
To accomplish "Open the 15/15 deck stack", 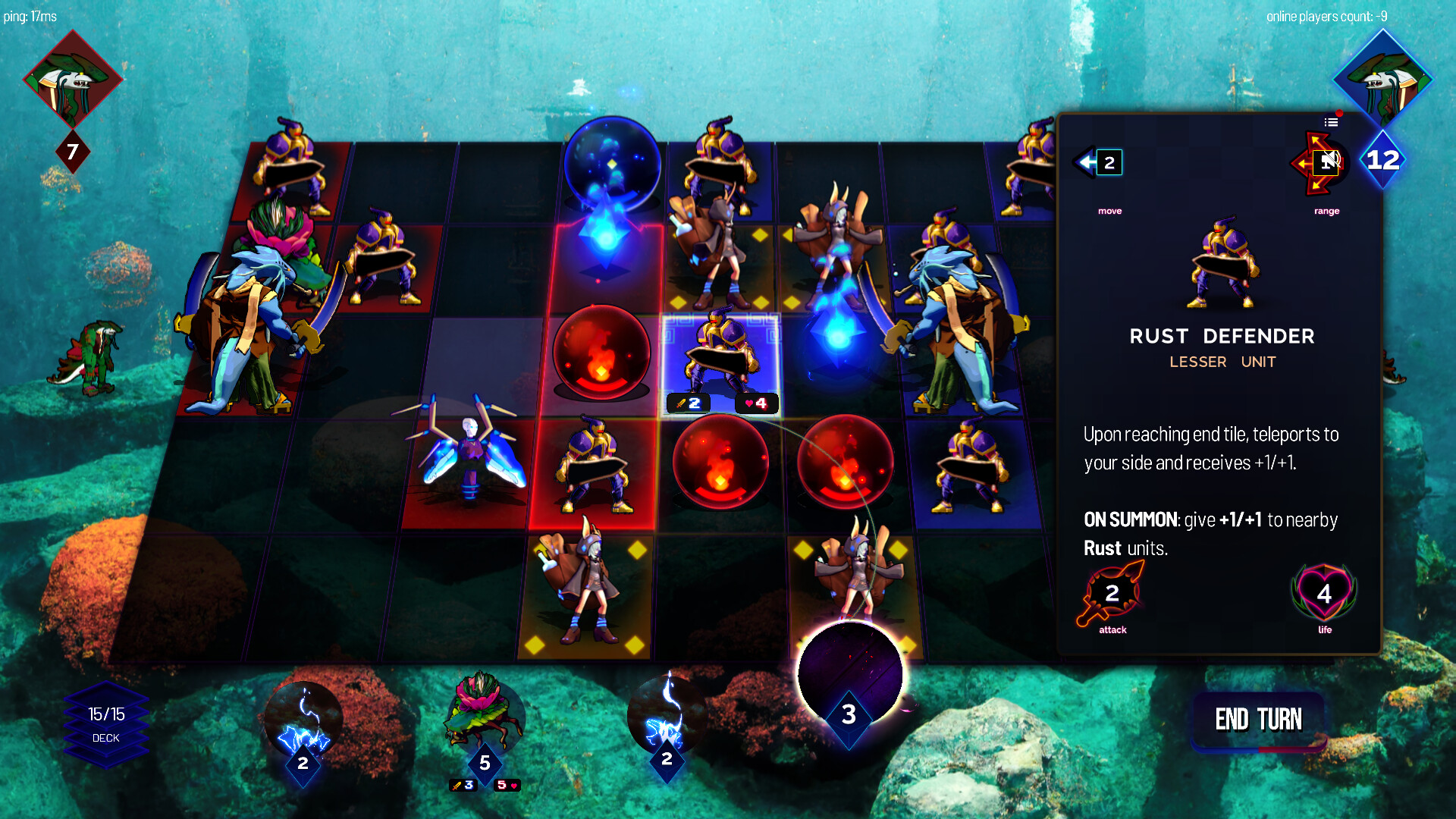I will [x=106, y=720].
